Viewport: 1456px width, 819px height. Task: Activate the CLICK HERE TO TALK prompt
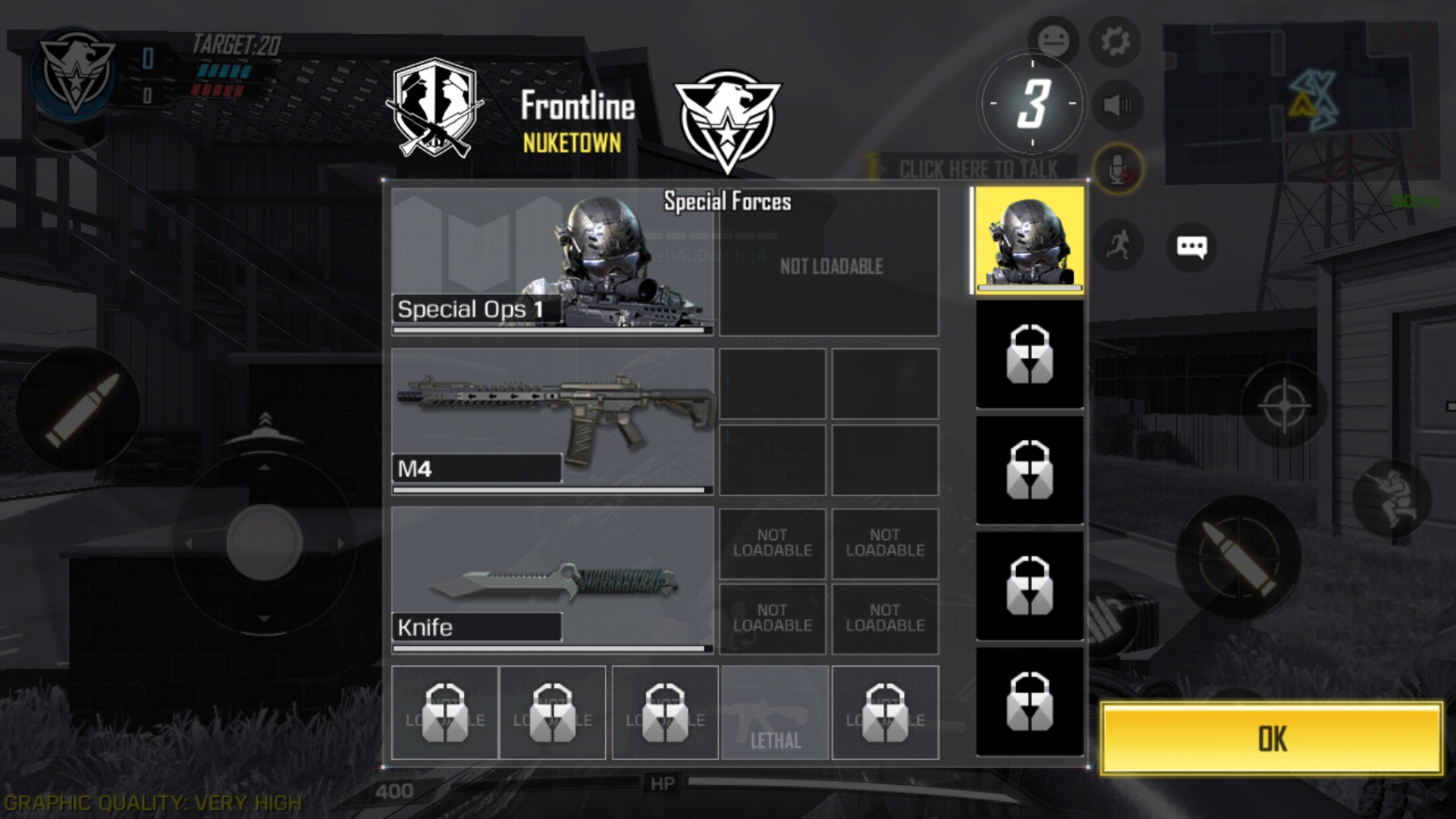point(977,169)
